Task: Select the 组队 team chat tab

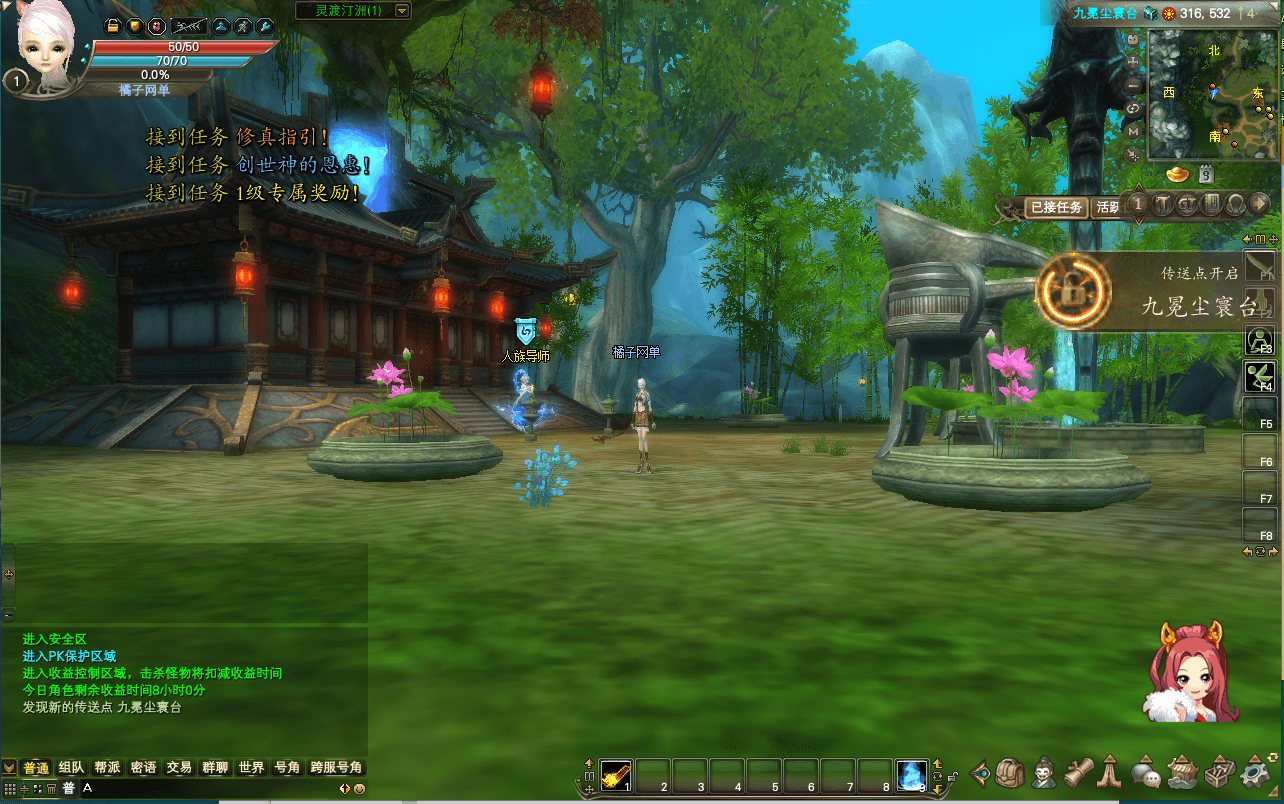Action: pos(71,768)
